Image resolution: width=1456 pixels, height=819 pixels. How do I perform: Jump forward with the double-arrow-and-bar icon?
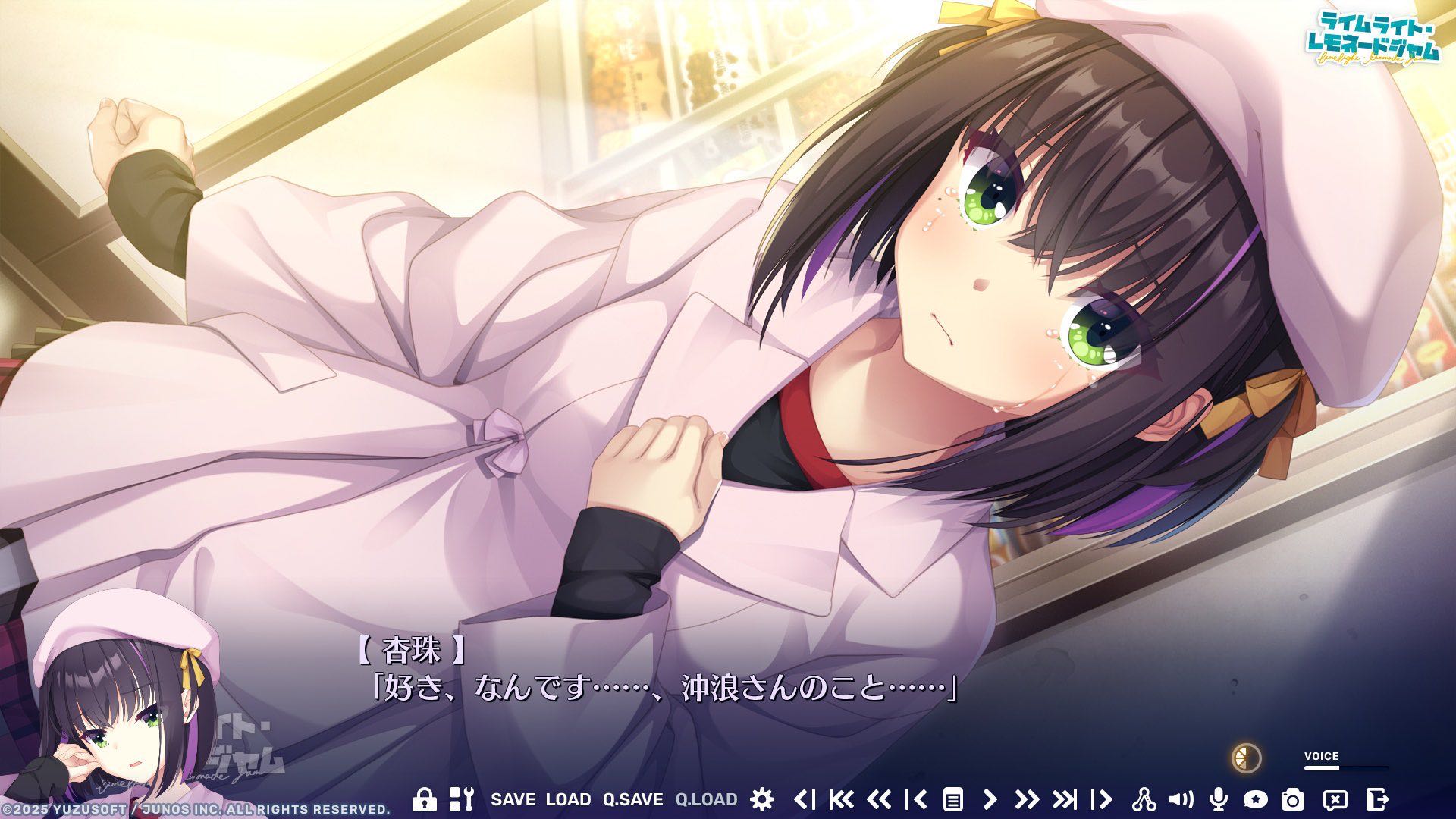click(x=1064, y=799)
